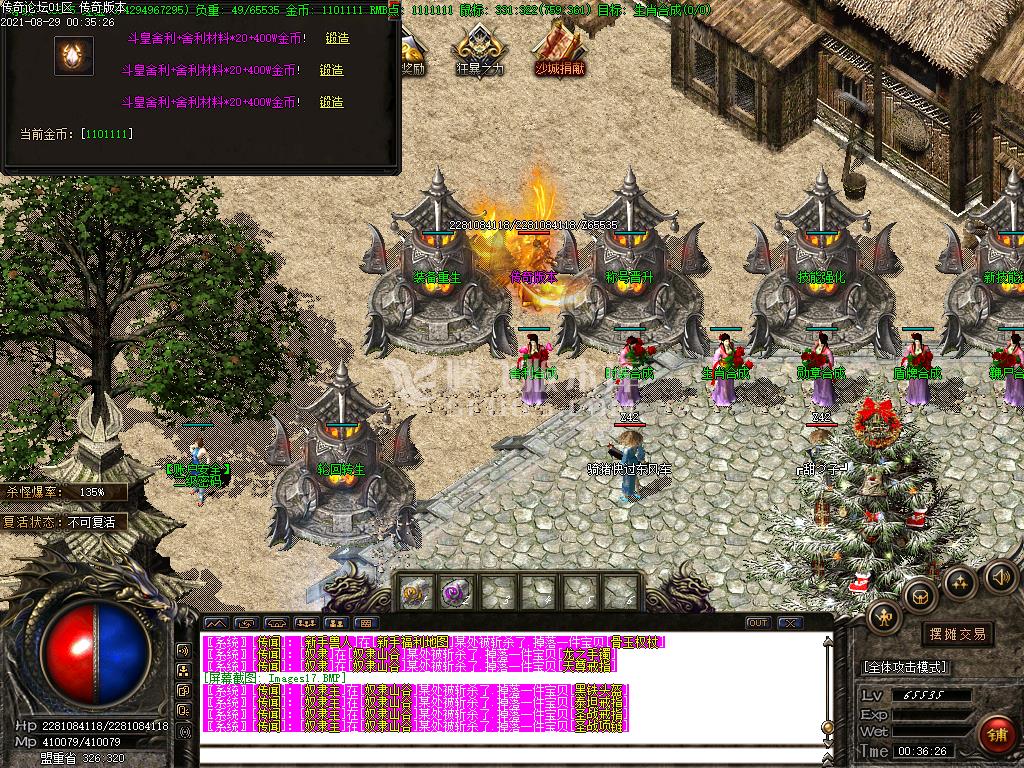
Task: Click the grid-shaped button above the chat
Action: pyautogui.click(x=367, y=623)
